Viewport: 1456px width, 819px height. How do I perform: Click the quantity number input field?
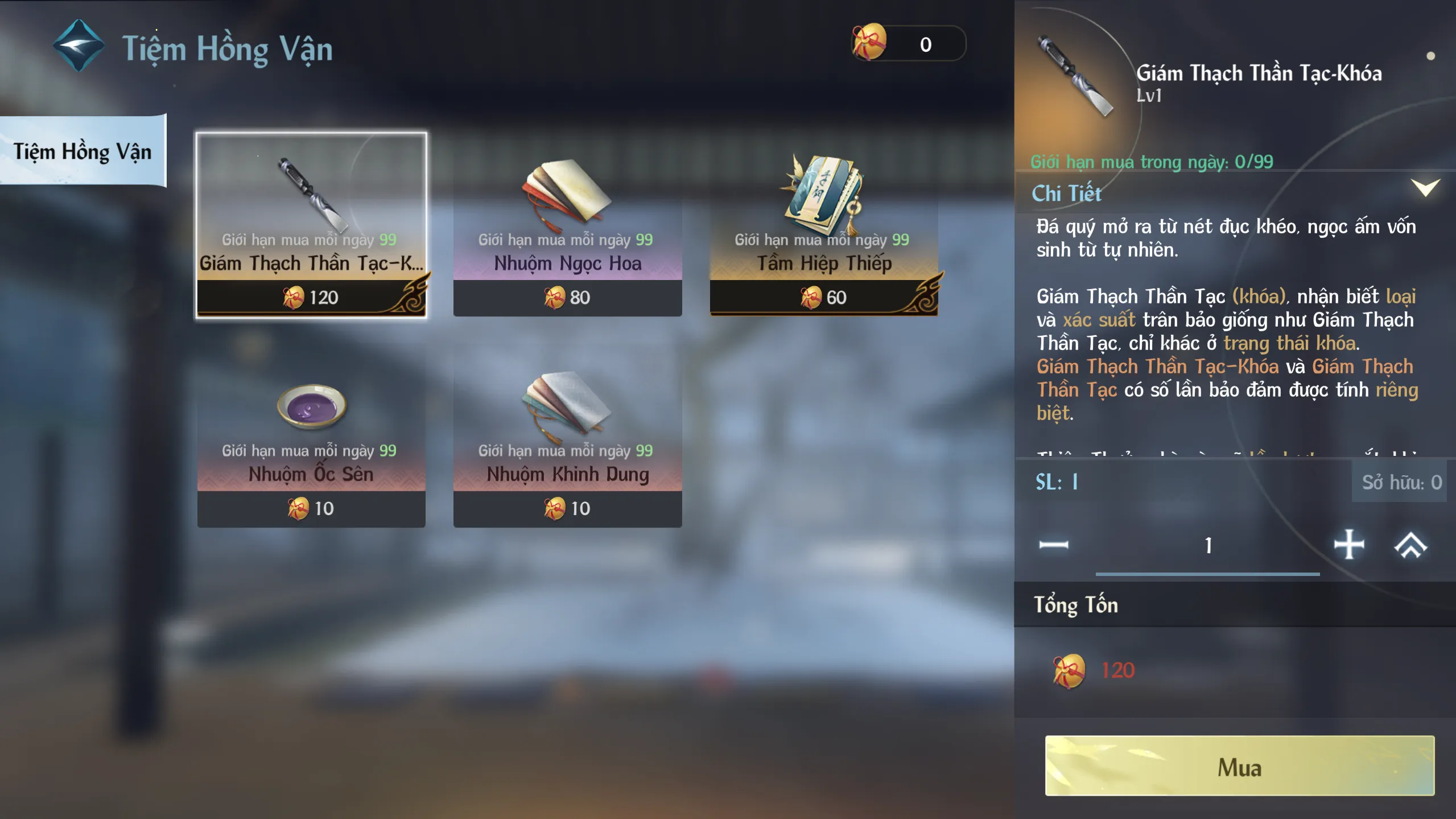[x=1207, y=546]
